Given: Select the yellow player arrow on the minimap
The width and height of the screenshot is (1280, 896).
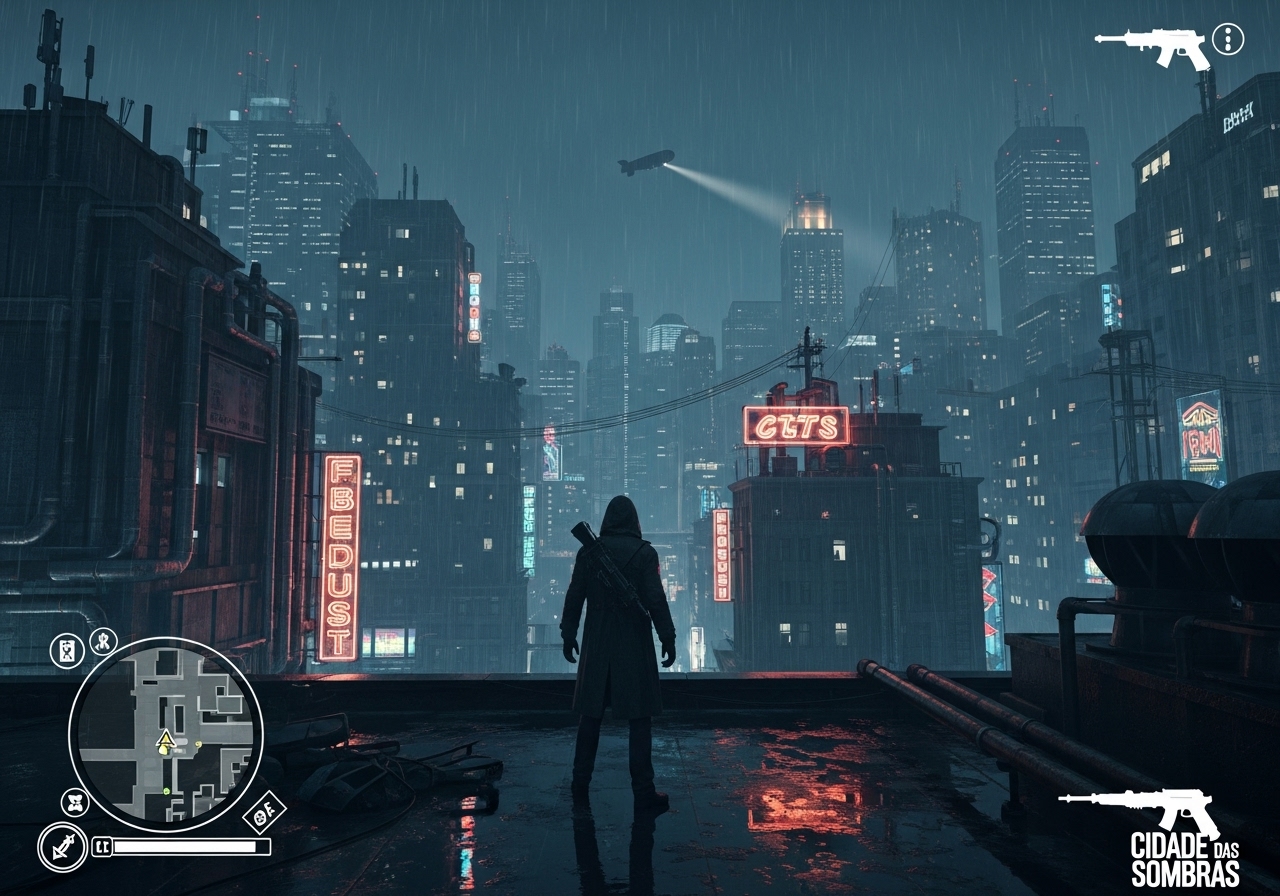Looking at the screenshot, I should (165, 739).
